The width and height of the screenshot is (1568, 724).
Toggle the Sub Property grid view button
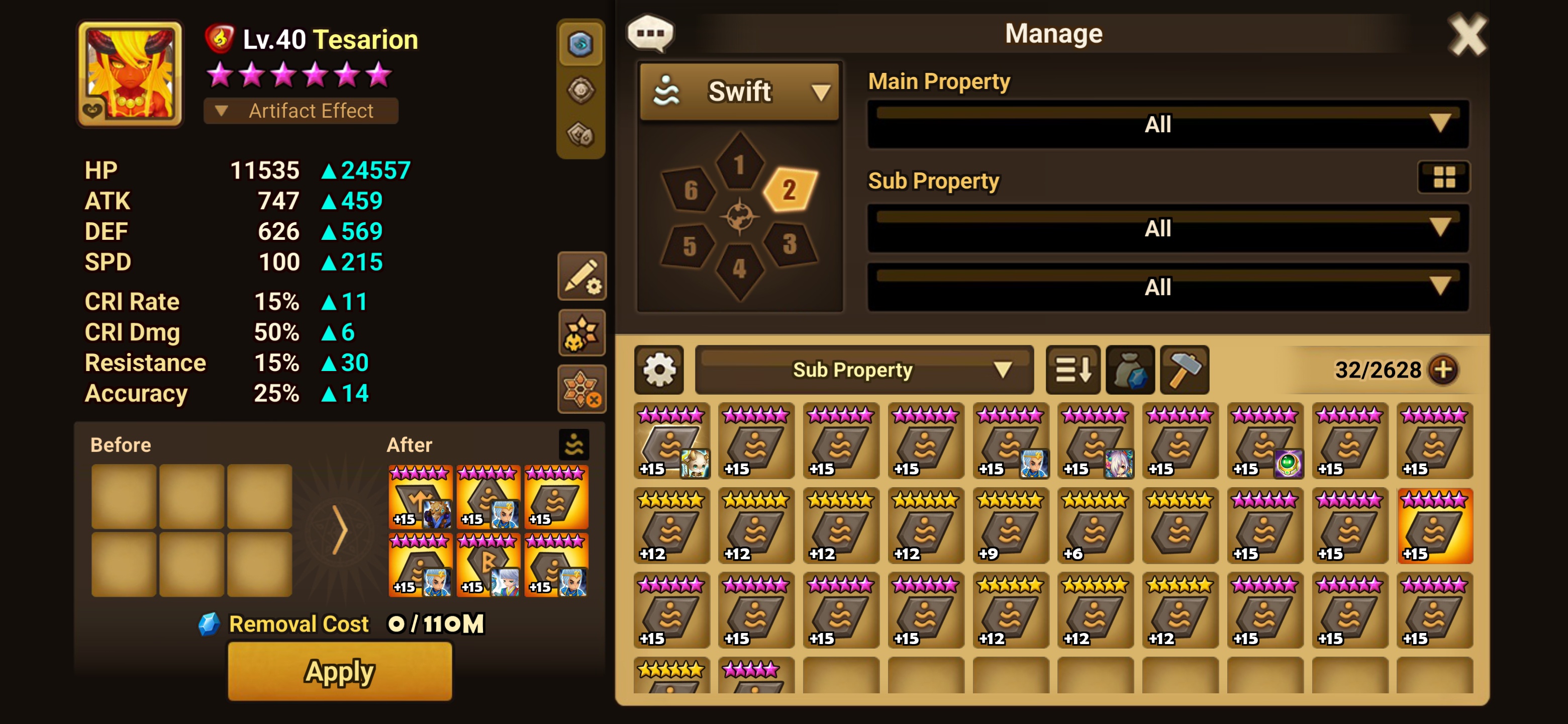[x=1444, y=177]
